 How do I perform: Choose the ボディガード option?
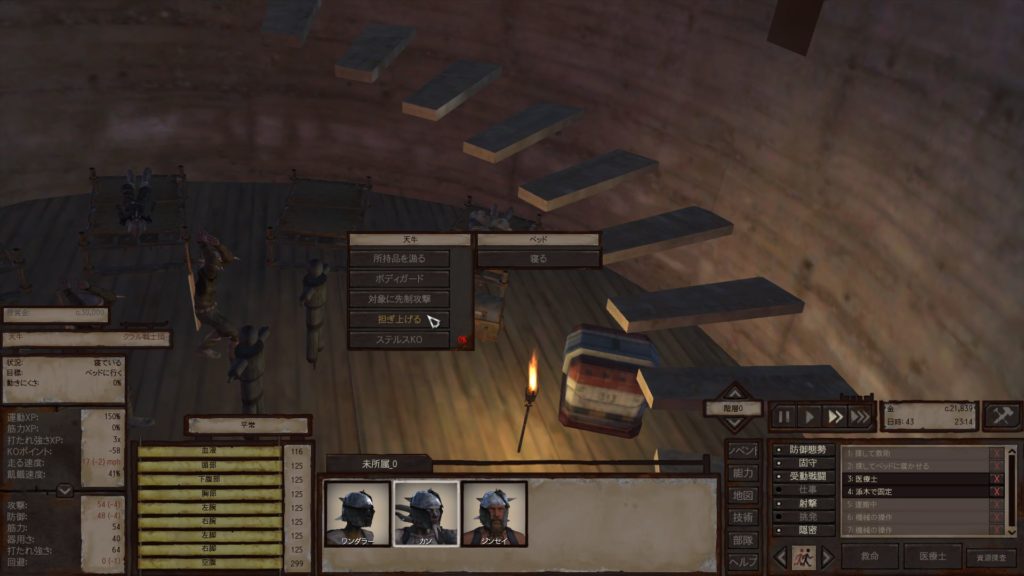click(400, 279)
